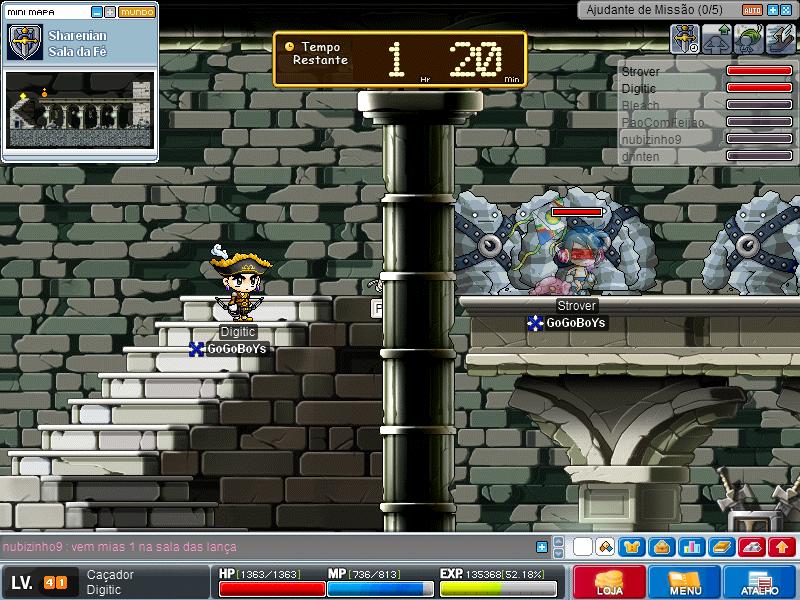Select the sword-and-shield guild buff icon

685,40
